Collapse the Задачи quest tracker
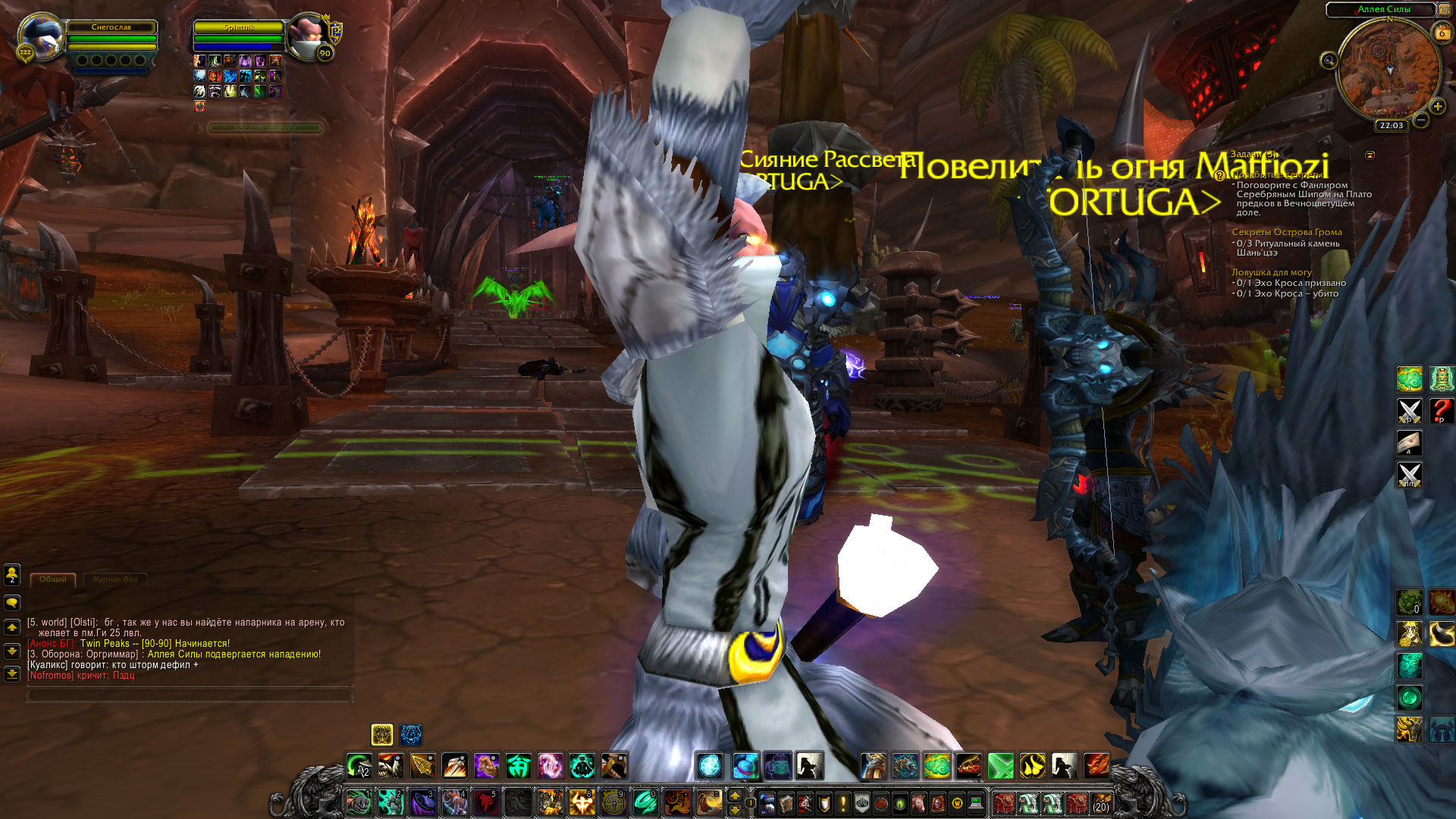The width and height of the screenshot is (1456, 819). pyautogui.click(x=1370, y=155)
